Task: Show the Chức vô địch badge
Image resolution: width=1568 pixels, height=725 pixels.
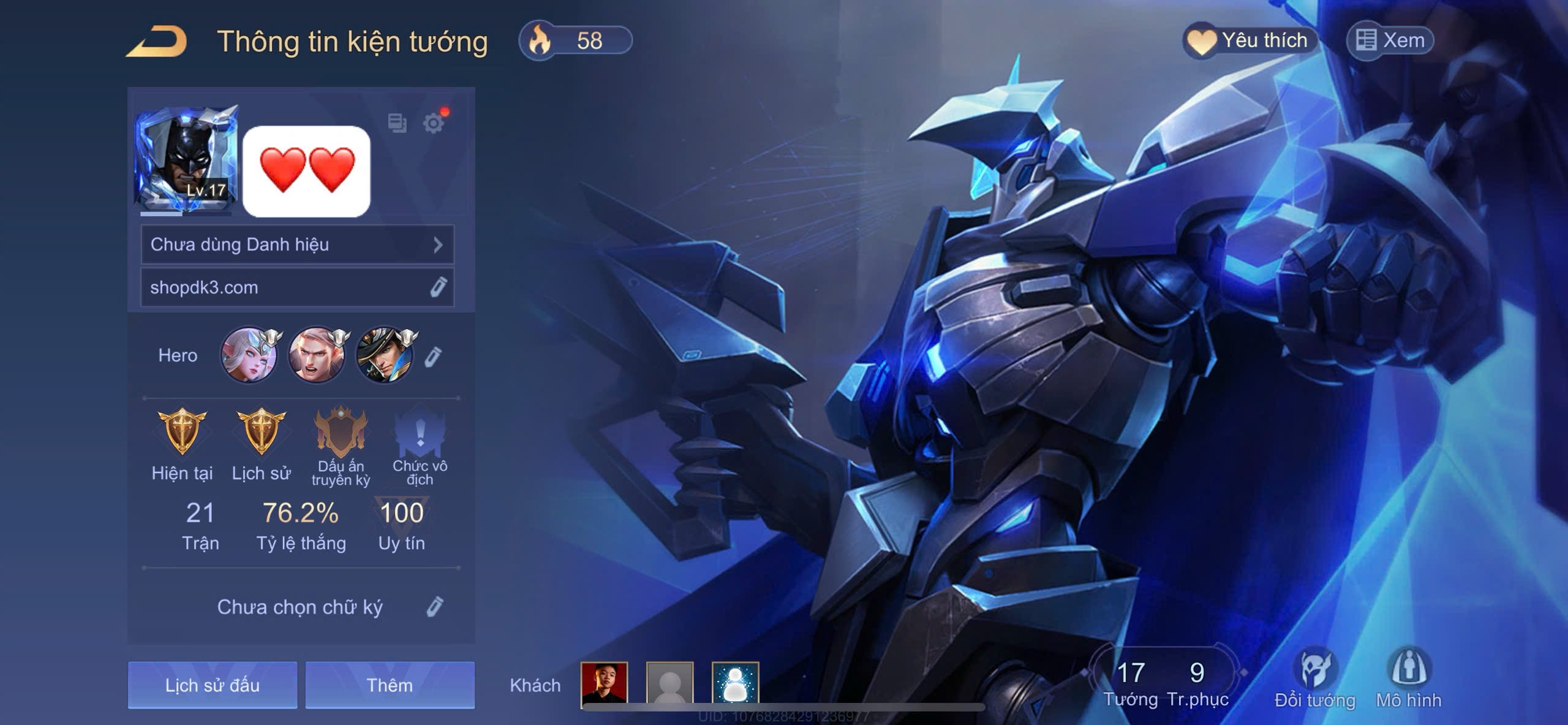Action: point(420,433)
